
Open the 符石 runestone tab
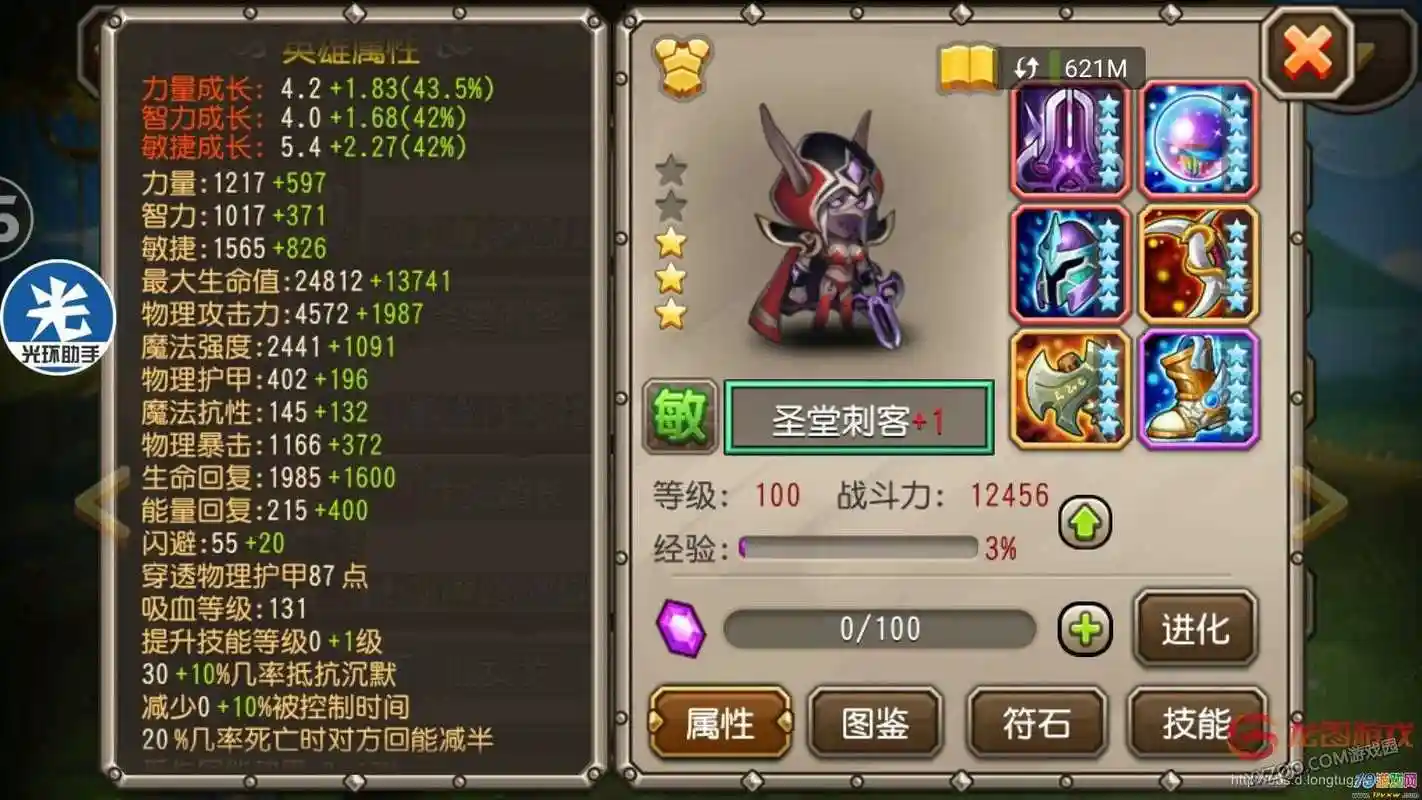click(x=1036, y=722)
